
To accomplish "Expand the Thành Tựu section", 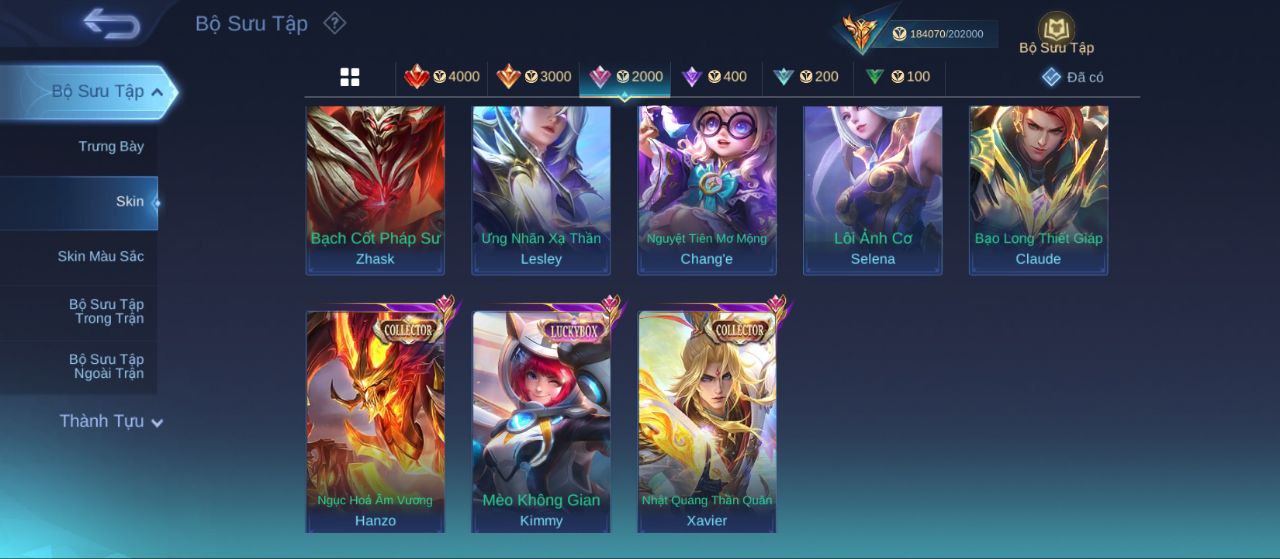I will point(110,422).
